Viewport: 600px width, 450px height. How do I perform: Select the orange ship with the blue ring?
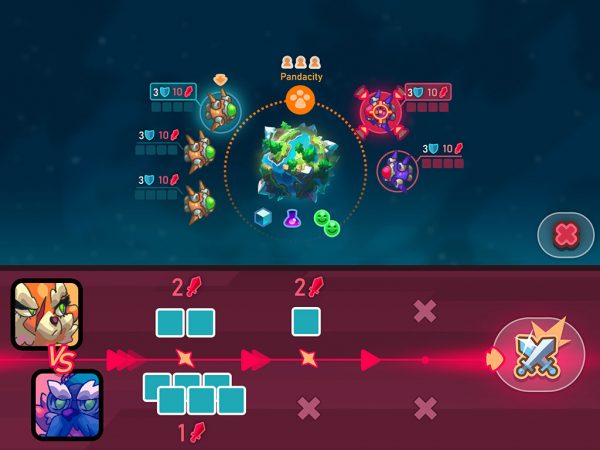(x=220, y=109)
